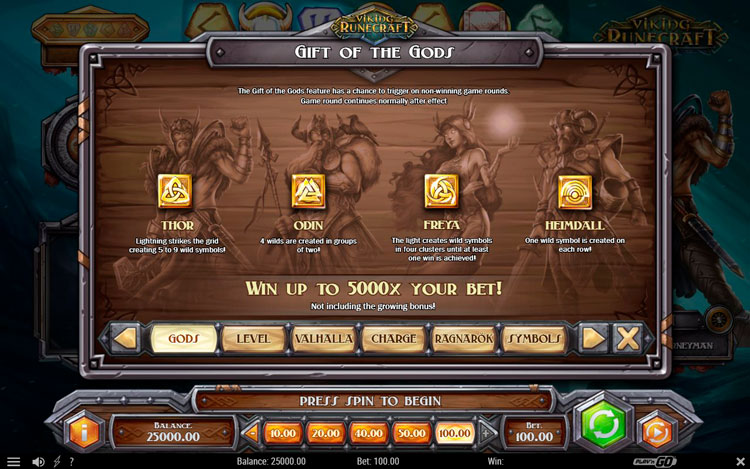750x469 pixels.
Task: Set the bet to 20.00
Action: (326, 433)
